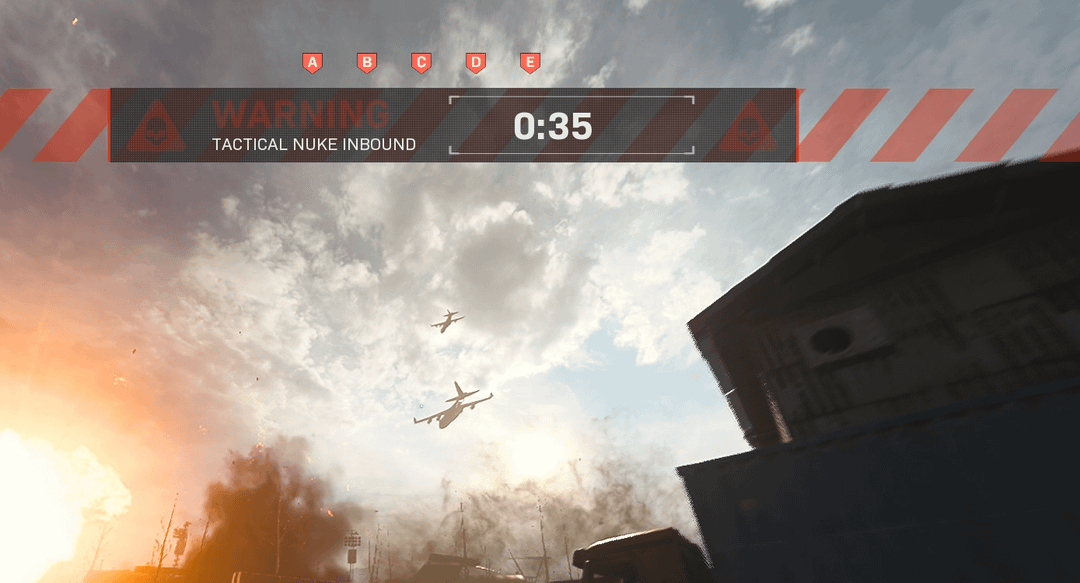Choose the objective C flag marker
This screenshot has height=583, width=1080.
click(421, 63)
